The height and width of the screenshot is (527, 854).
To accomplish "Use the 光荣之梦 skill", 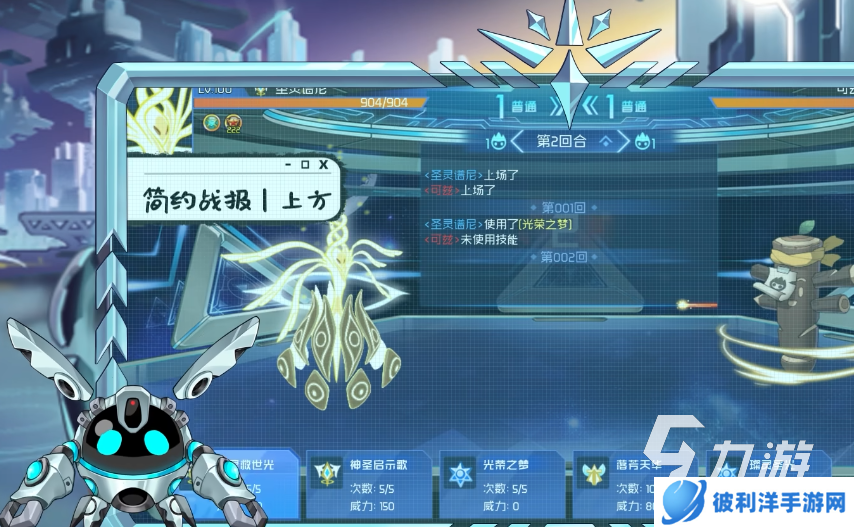I will pos(502,481).
